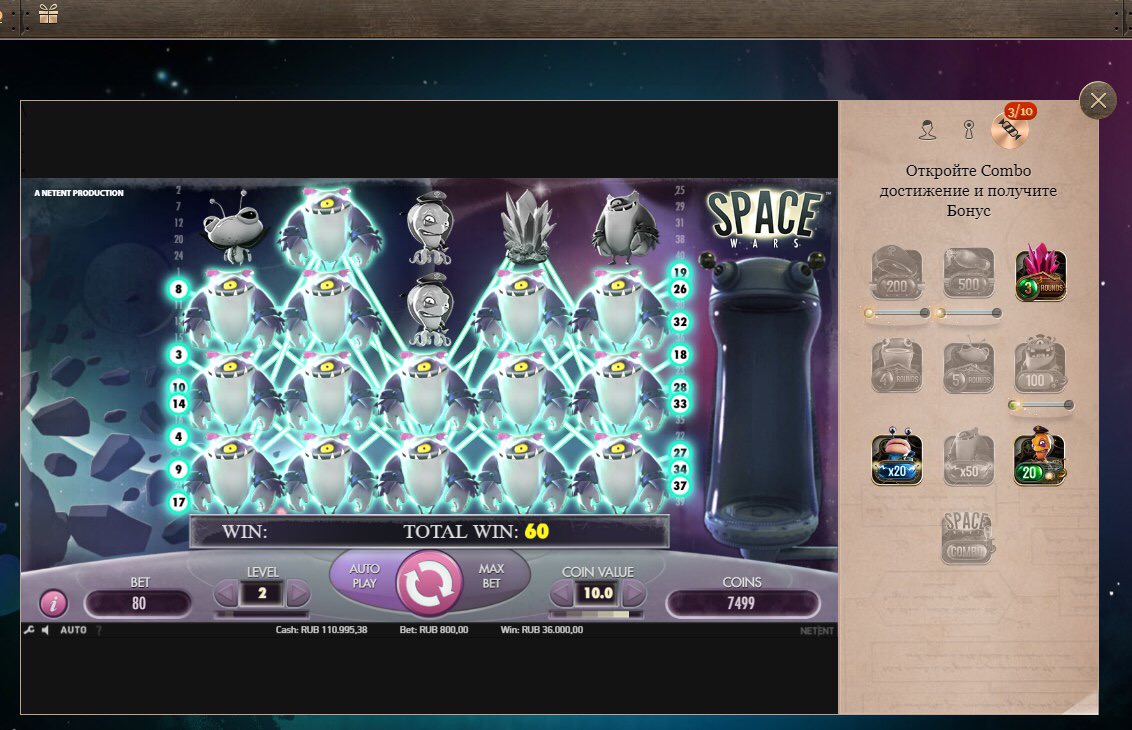This screenshot has height=730, width=1132.
Task: Lower the coin value
Action: click(562, 594)
